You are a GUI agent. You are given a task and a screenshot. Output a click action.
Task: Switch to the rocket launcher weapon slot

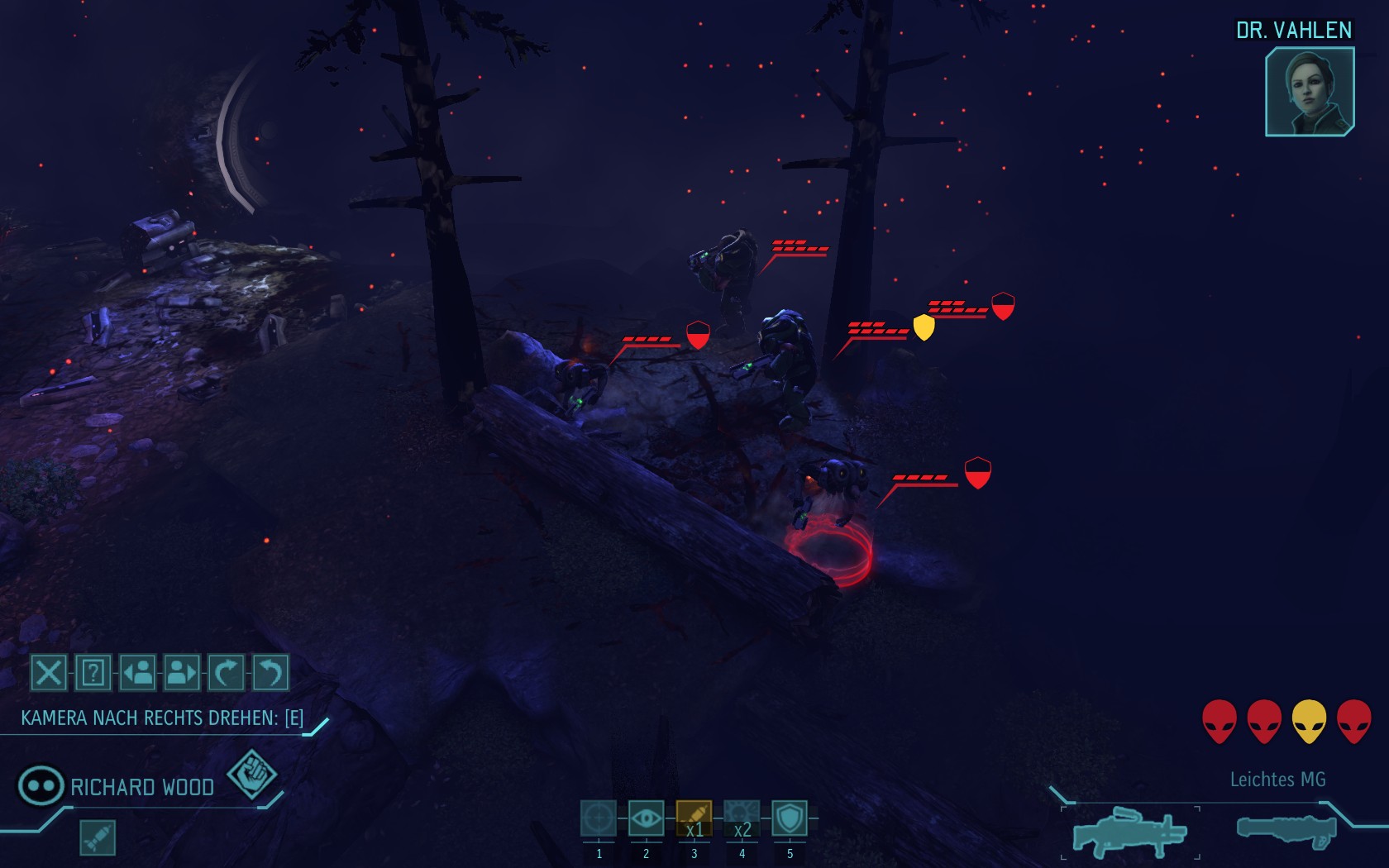pos(1286,829)
